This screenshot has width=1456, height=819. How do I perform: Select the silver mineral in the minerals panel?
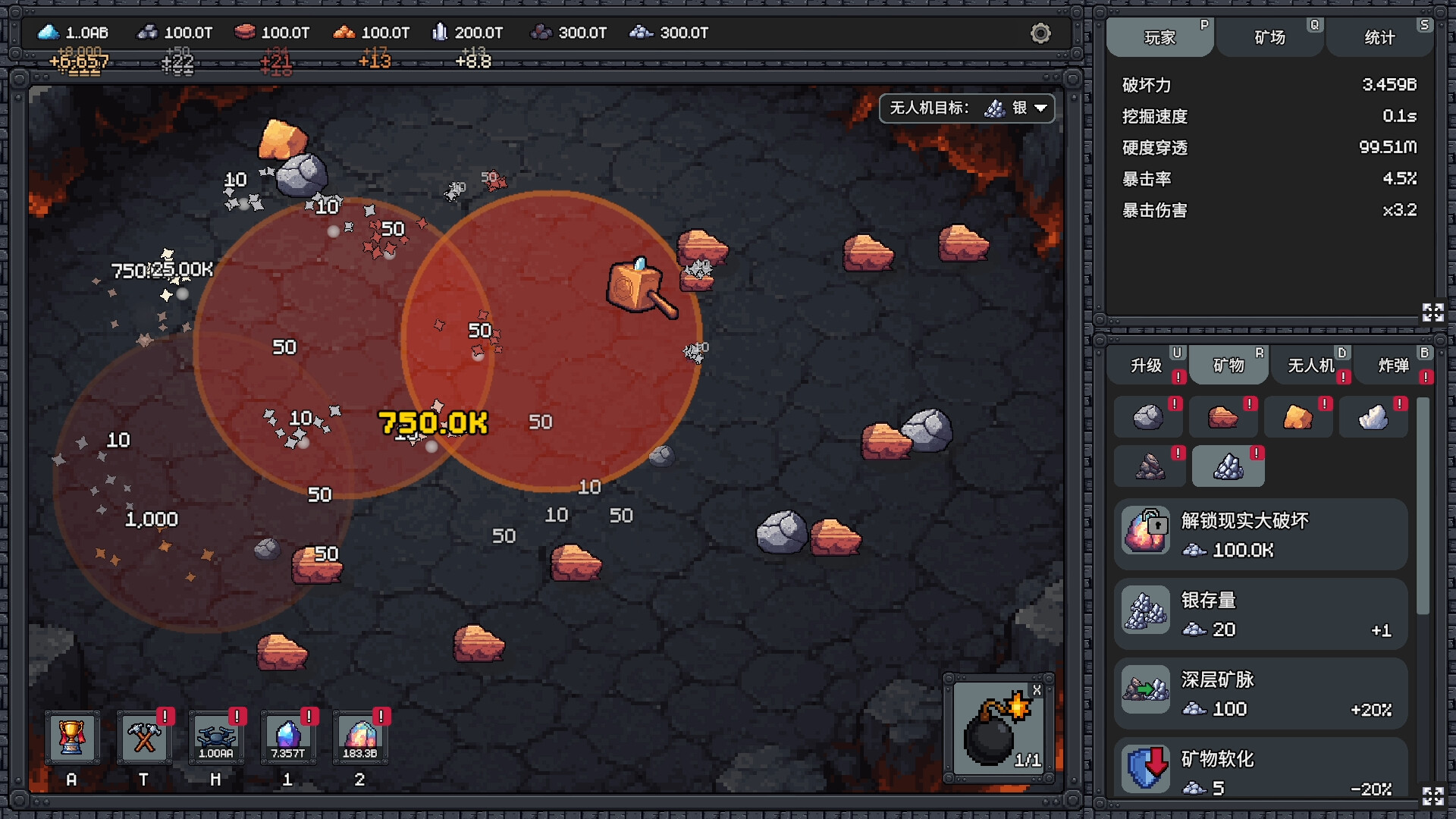(x=1228, y=466)
